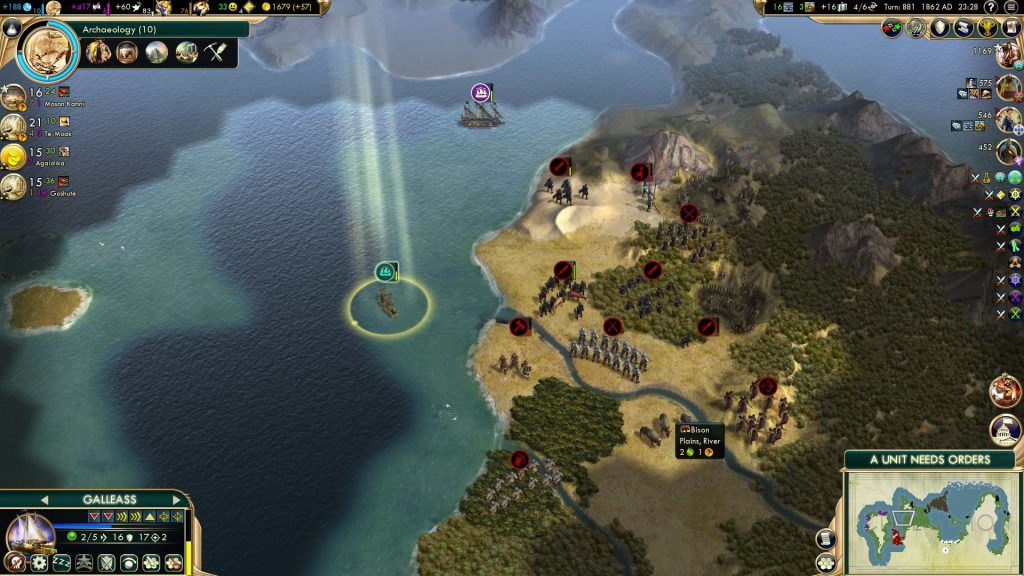Open the red-green arrows trade overview icon
Viewport: 1024px width, 576px height.
pyautogui.click(x=893, y=28)
